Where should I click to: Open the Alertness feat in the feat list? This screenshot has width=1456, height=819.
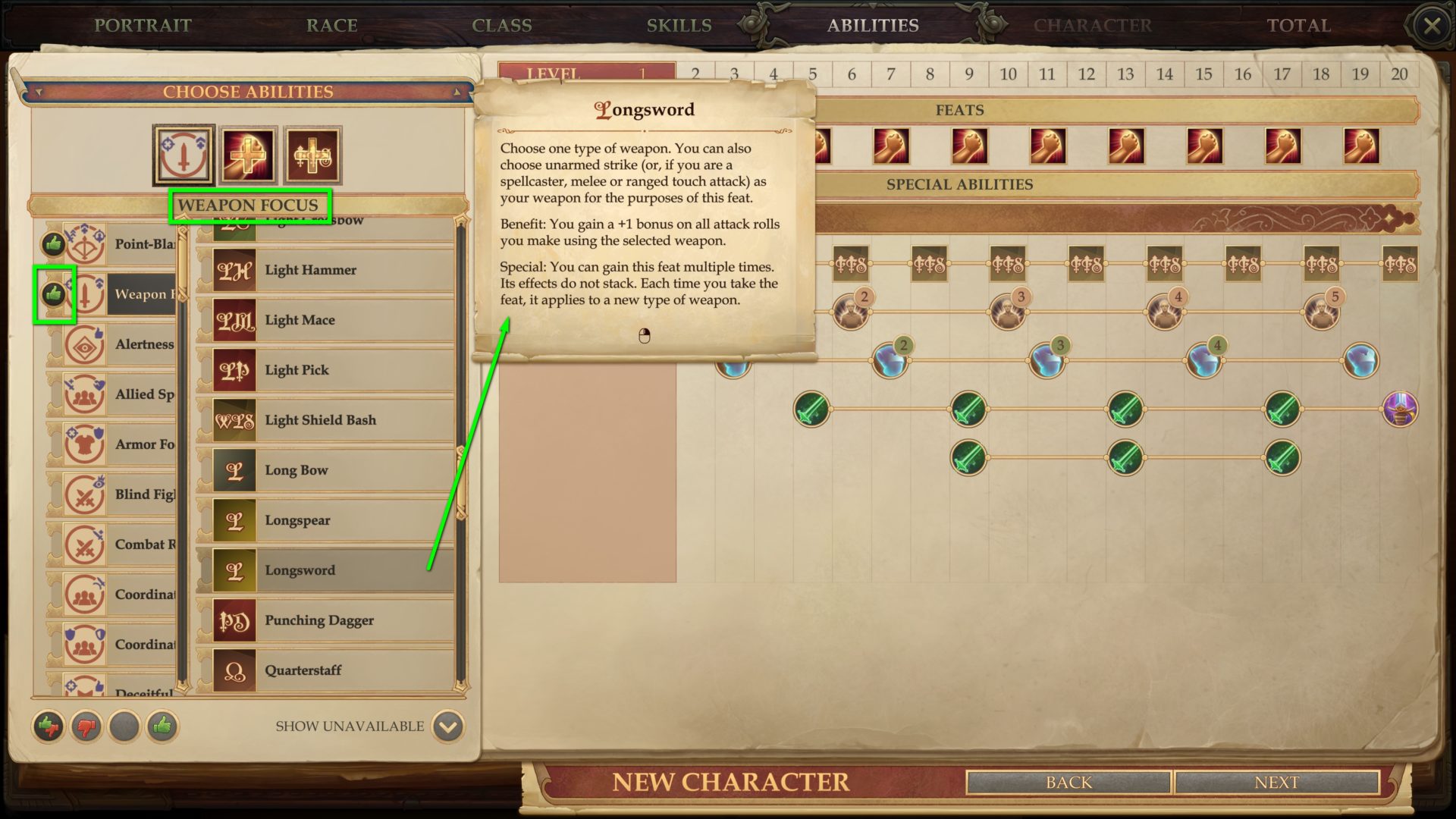144,345
